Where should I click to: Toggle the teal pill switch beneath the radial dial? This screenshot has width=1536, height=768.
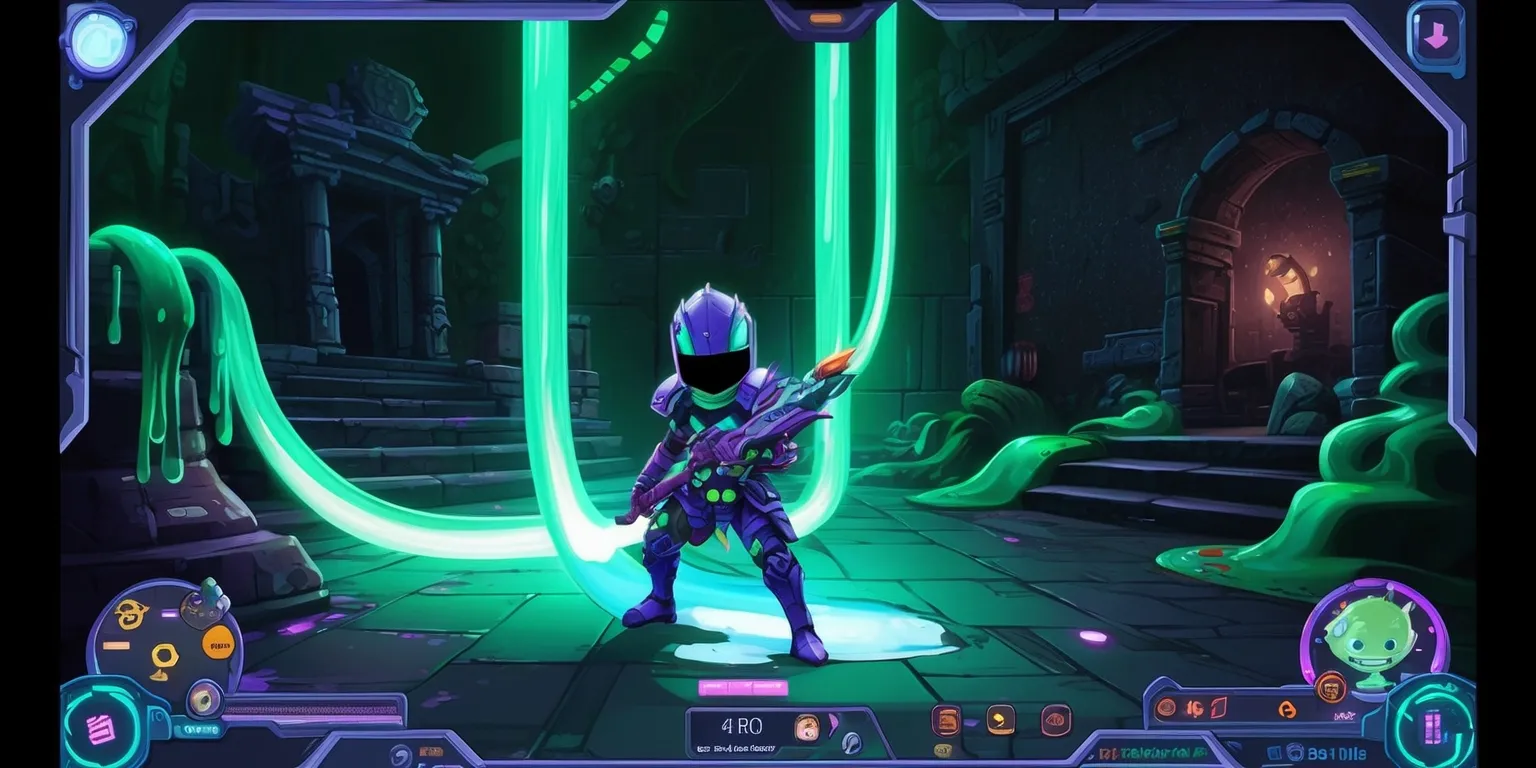tap(199, 729)
